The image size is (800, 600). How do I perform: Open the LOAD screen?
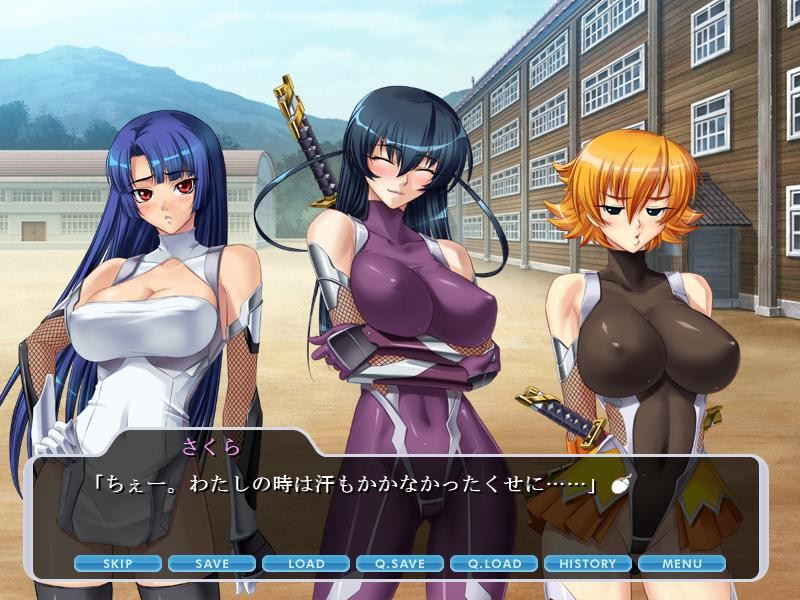[306, 564]
